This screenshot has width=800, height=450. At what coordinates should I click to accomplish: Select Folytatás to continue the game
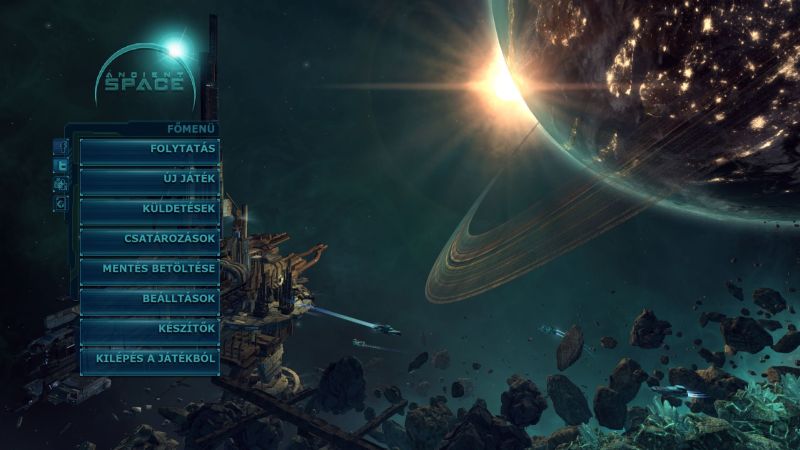[x=149, y=150]
